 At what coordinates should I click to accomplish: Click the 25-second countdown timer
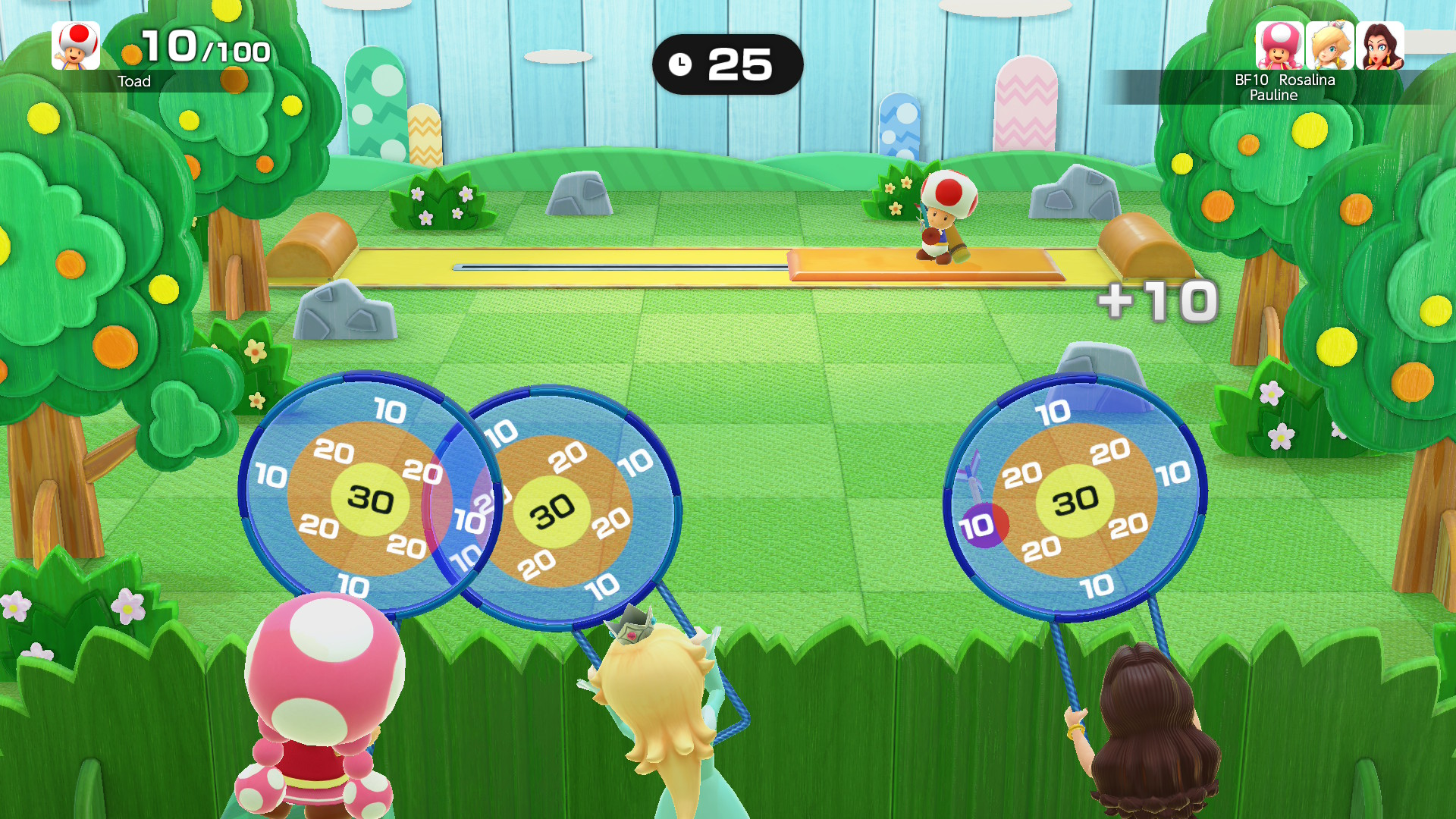pyautogui.click(x=734, y=64)
